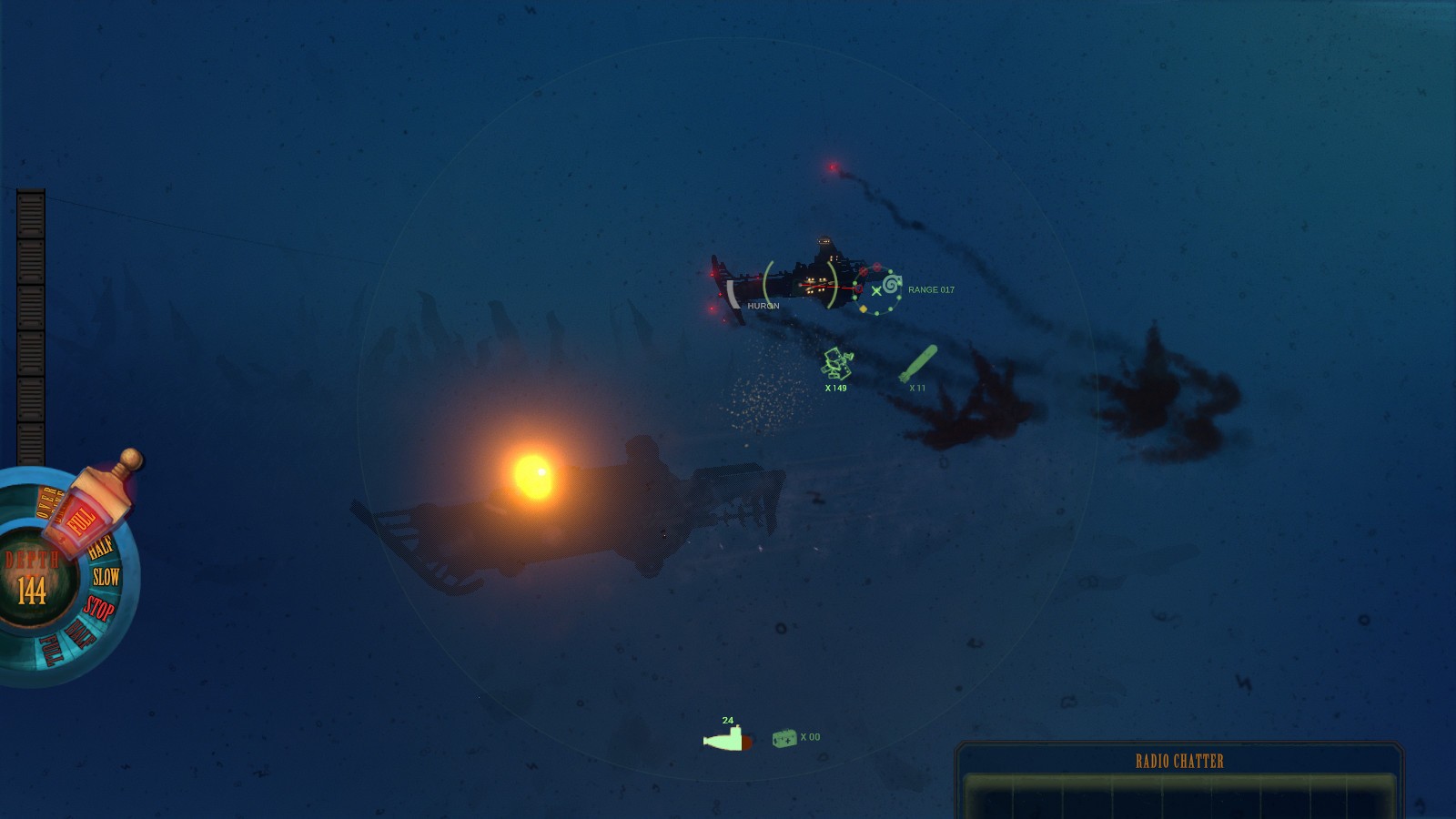The height and width of the screenshot is (819, 1456).
Task: Switch engine telegraph to SLOW speed
Action: [x=106, y=574]
